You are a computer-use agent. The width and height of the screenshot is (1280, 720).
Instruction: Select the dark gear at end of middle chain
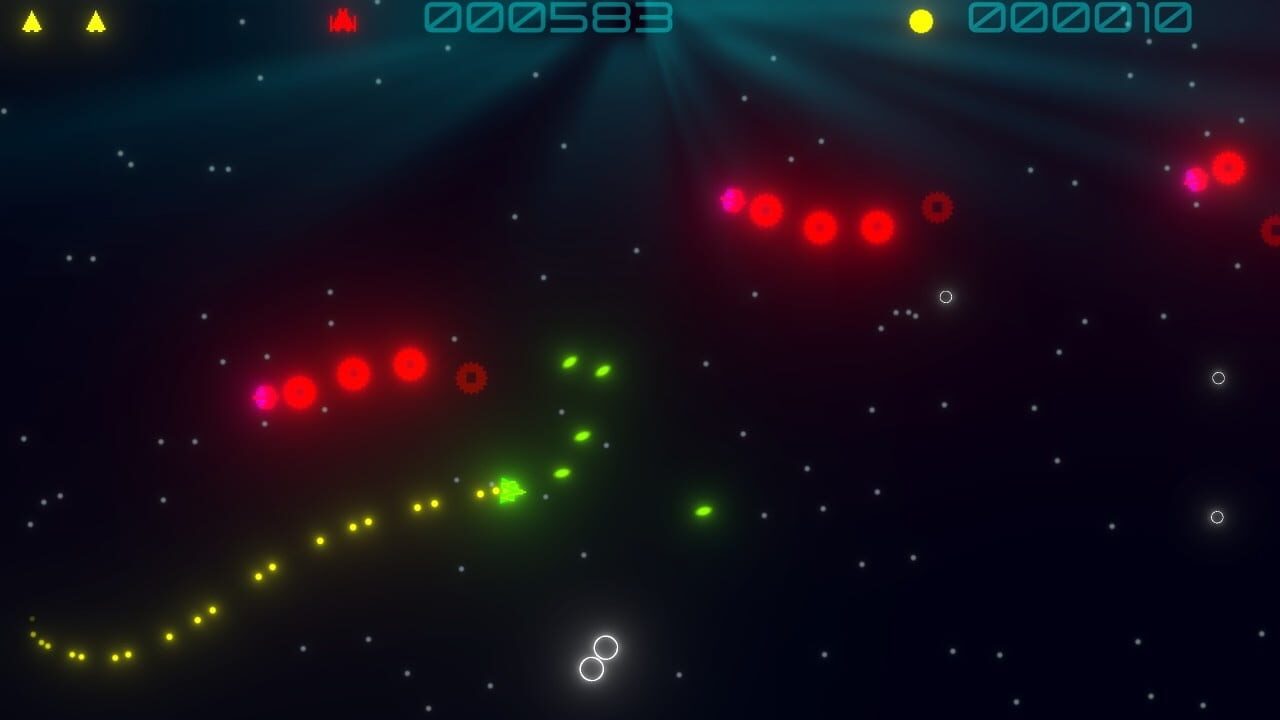(473, 376)
